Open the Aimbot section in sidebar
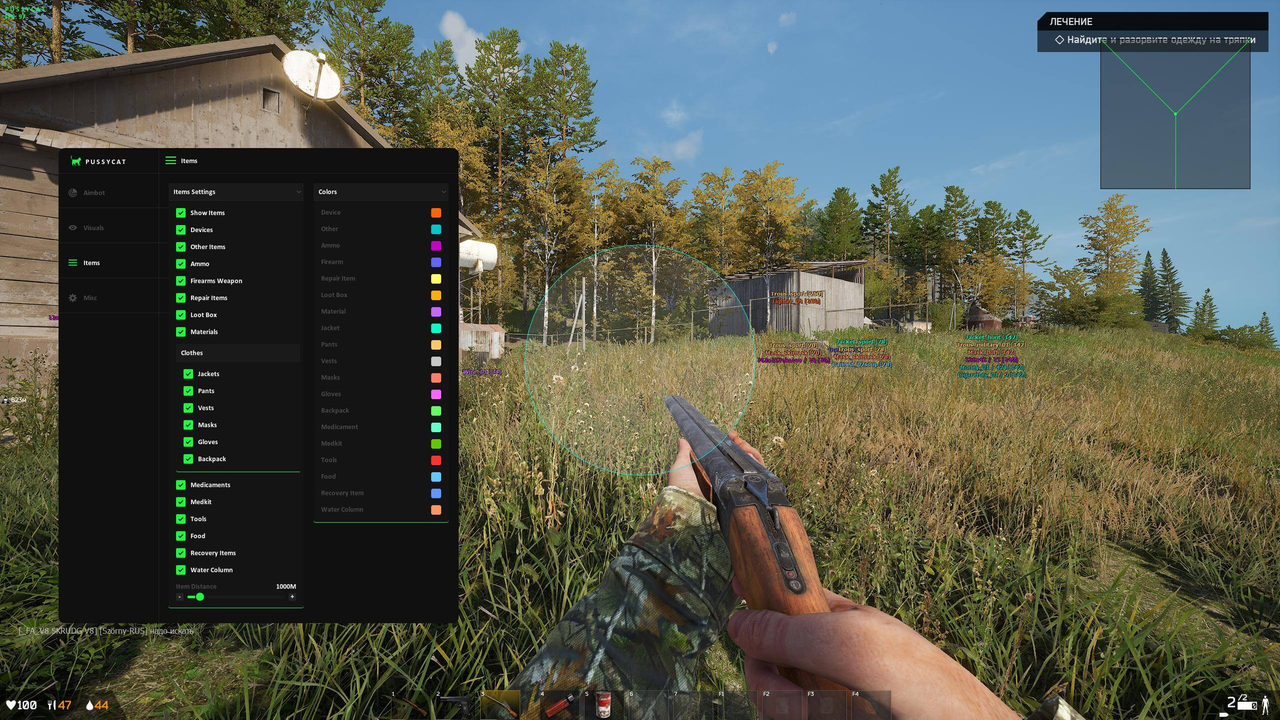 coord(93,193)
